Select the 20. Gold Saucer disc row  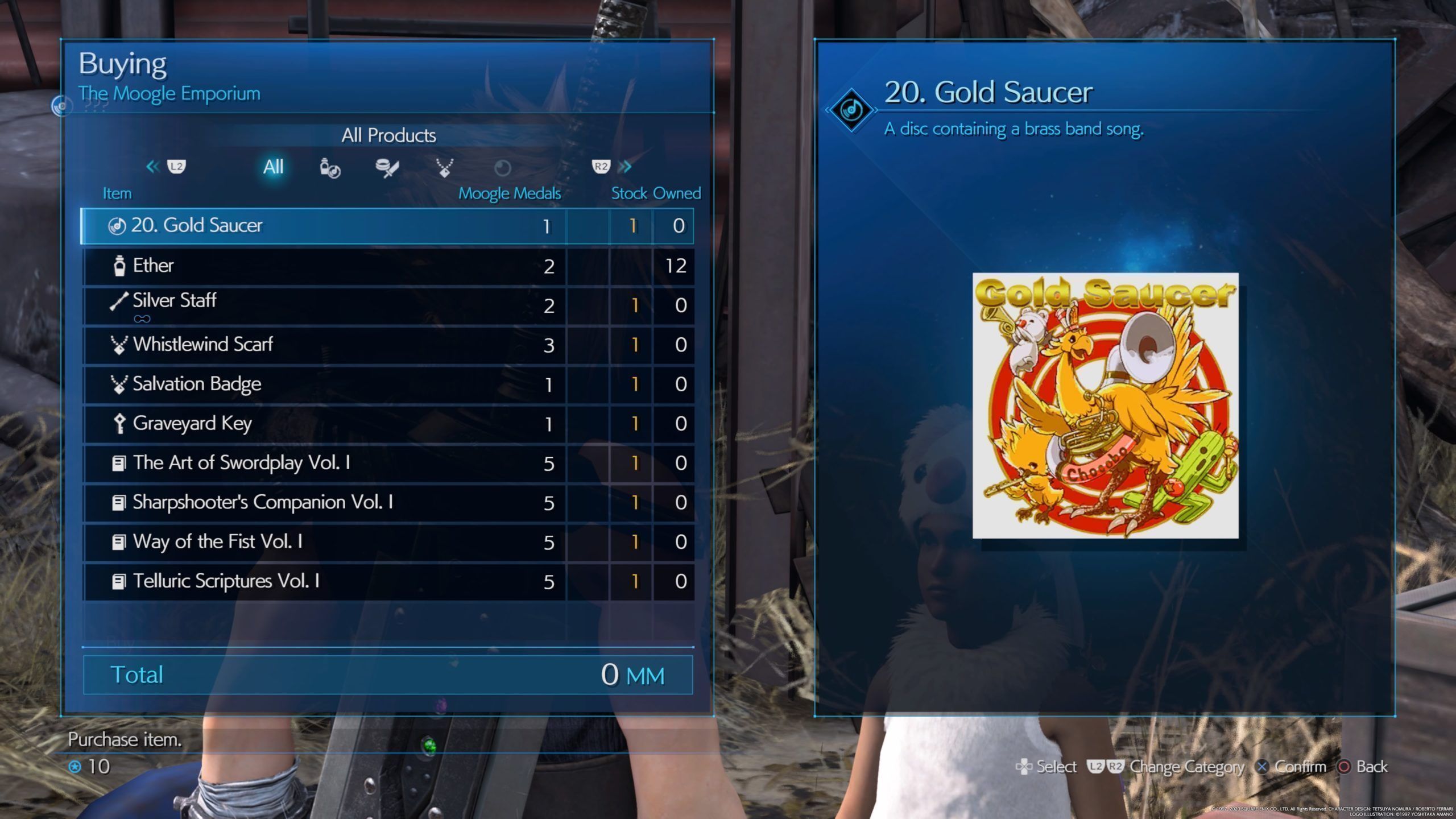click(387, 226)
